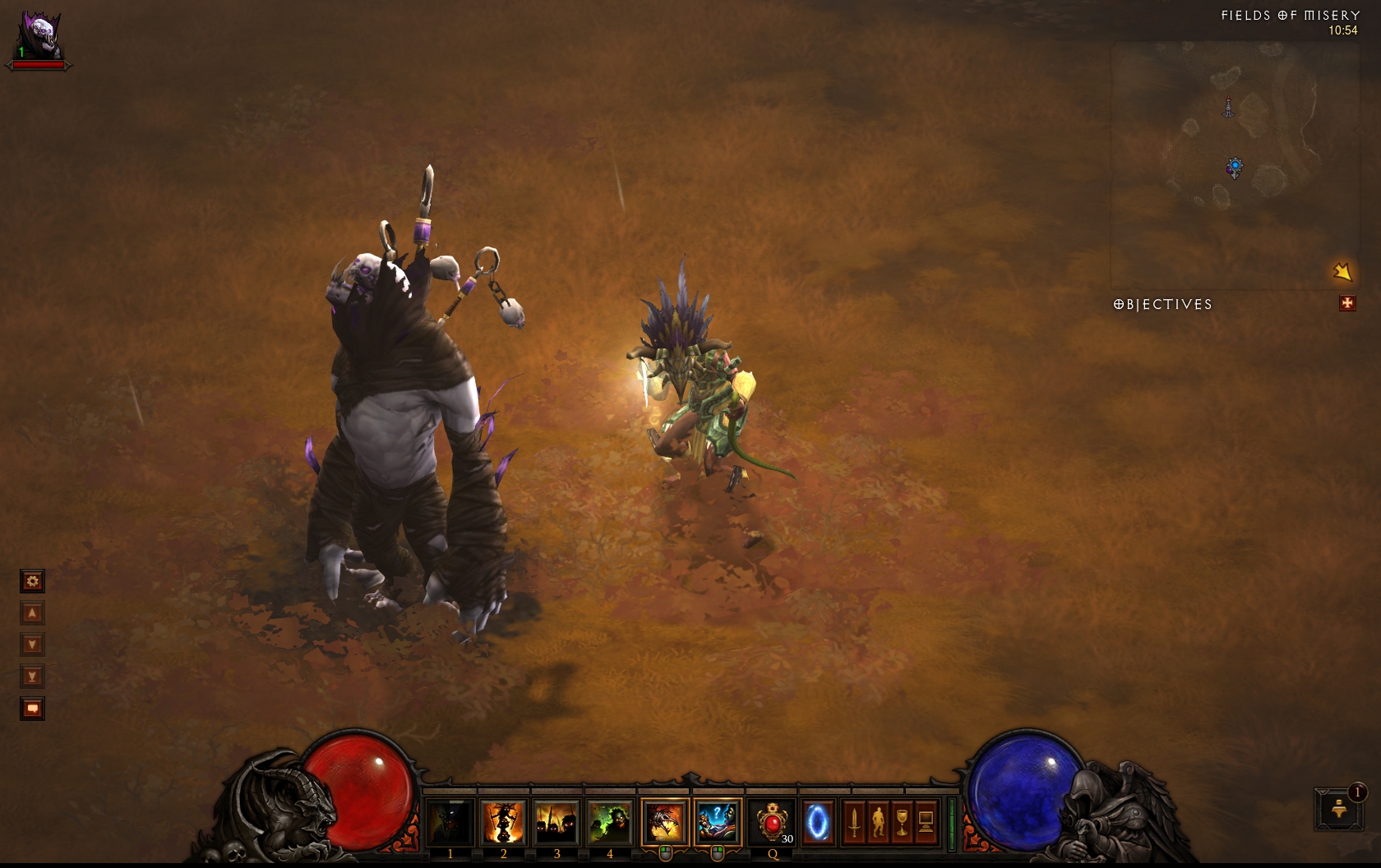This screenshot has height=868, width=1381.
Task: Open the skills menu sword button
Action: point(854,821)
